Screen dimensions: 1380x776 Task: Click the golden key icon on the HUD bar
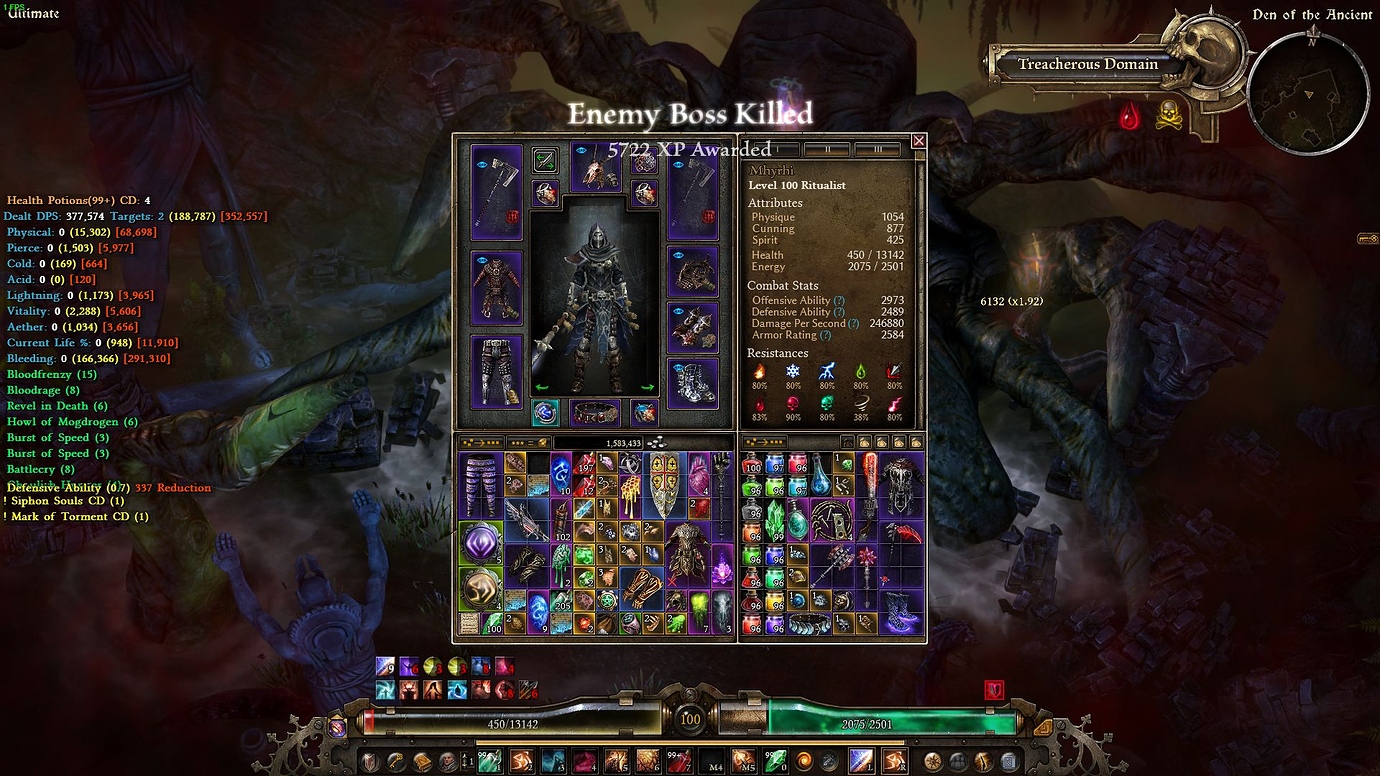[394, 760]
